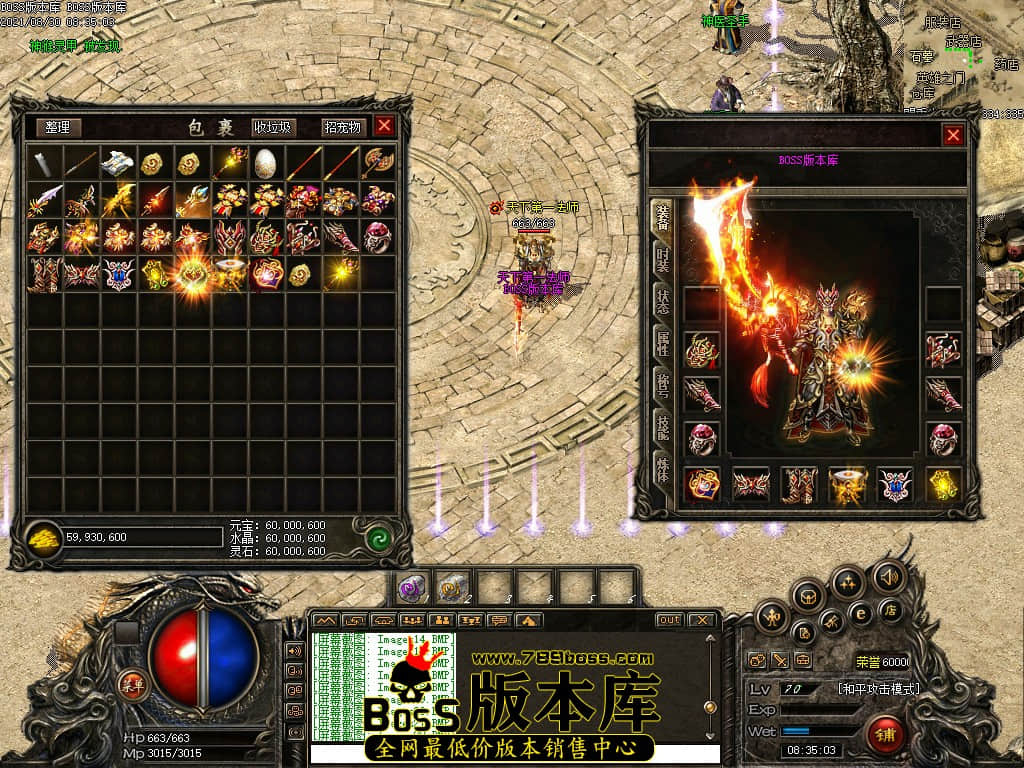The height and width of the screenshot is (768, 1024).
Task: Select the white egg in the bag
Action: [265, 162]
